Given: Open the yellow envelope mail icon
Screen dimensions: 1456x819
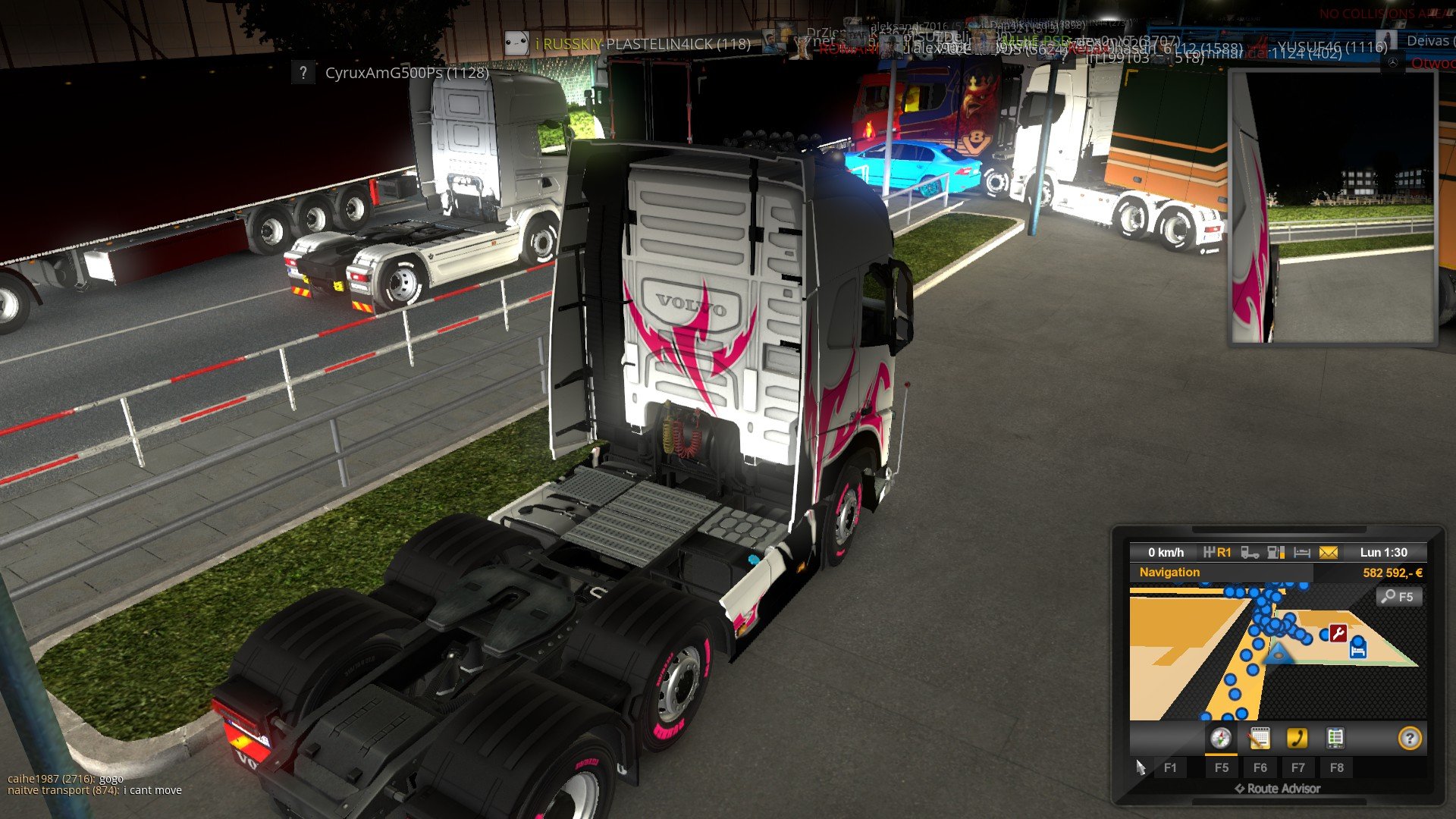Looking at the screenshot, I should click(x=1329, y=553).
